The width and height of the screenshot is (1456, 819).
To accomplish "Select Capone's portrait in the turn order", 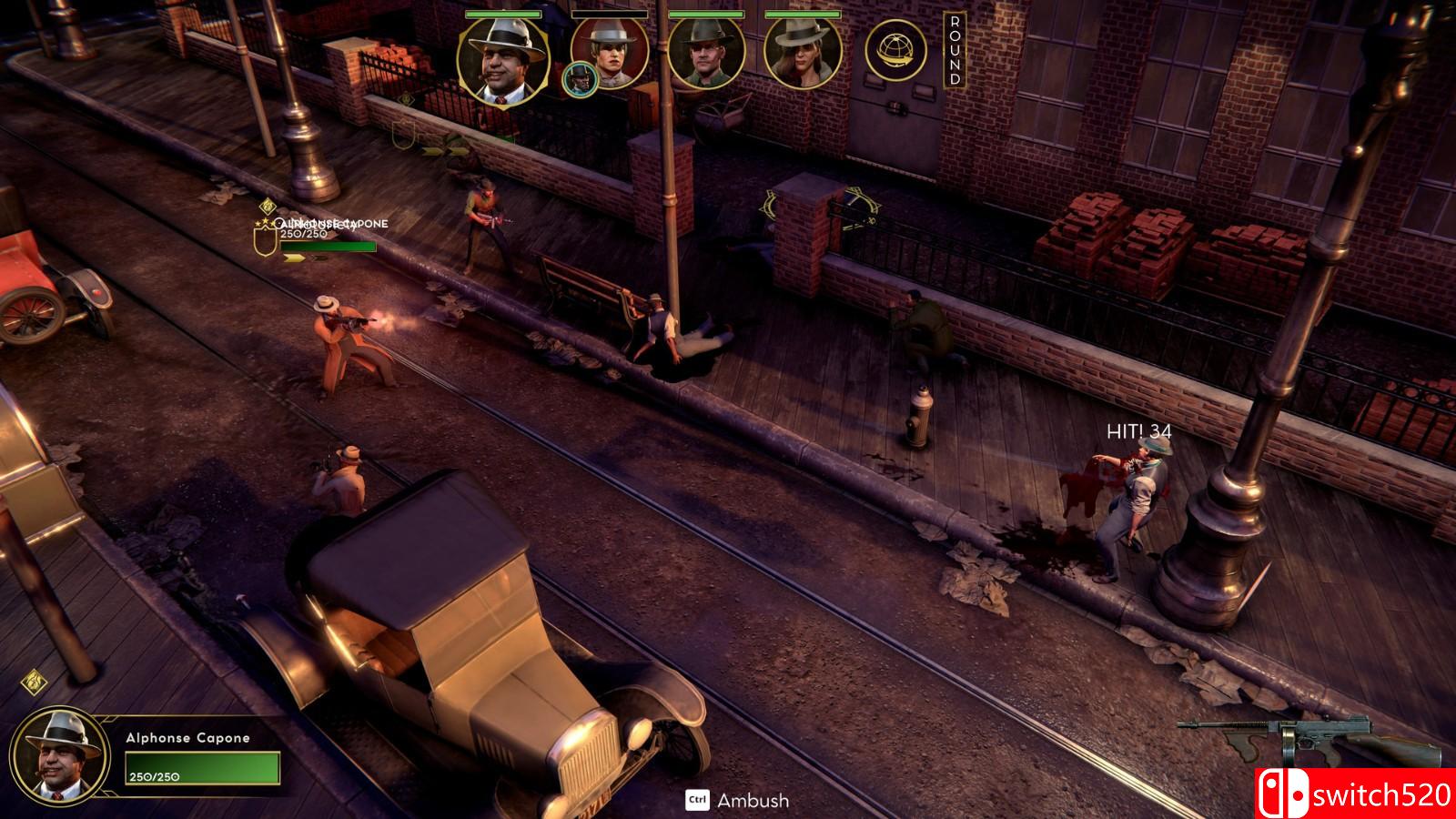I will pos(503,57).
